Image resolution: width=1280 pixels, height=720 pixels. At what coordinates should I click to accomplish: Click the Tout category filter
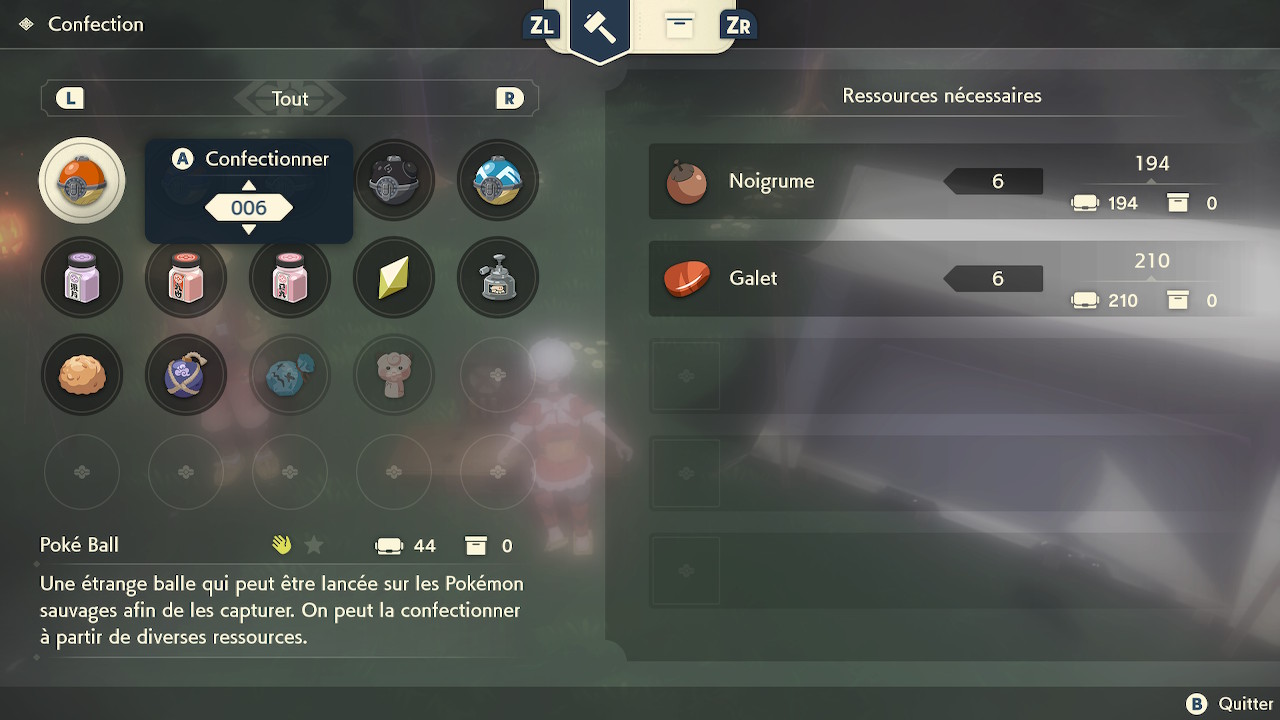290,99
